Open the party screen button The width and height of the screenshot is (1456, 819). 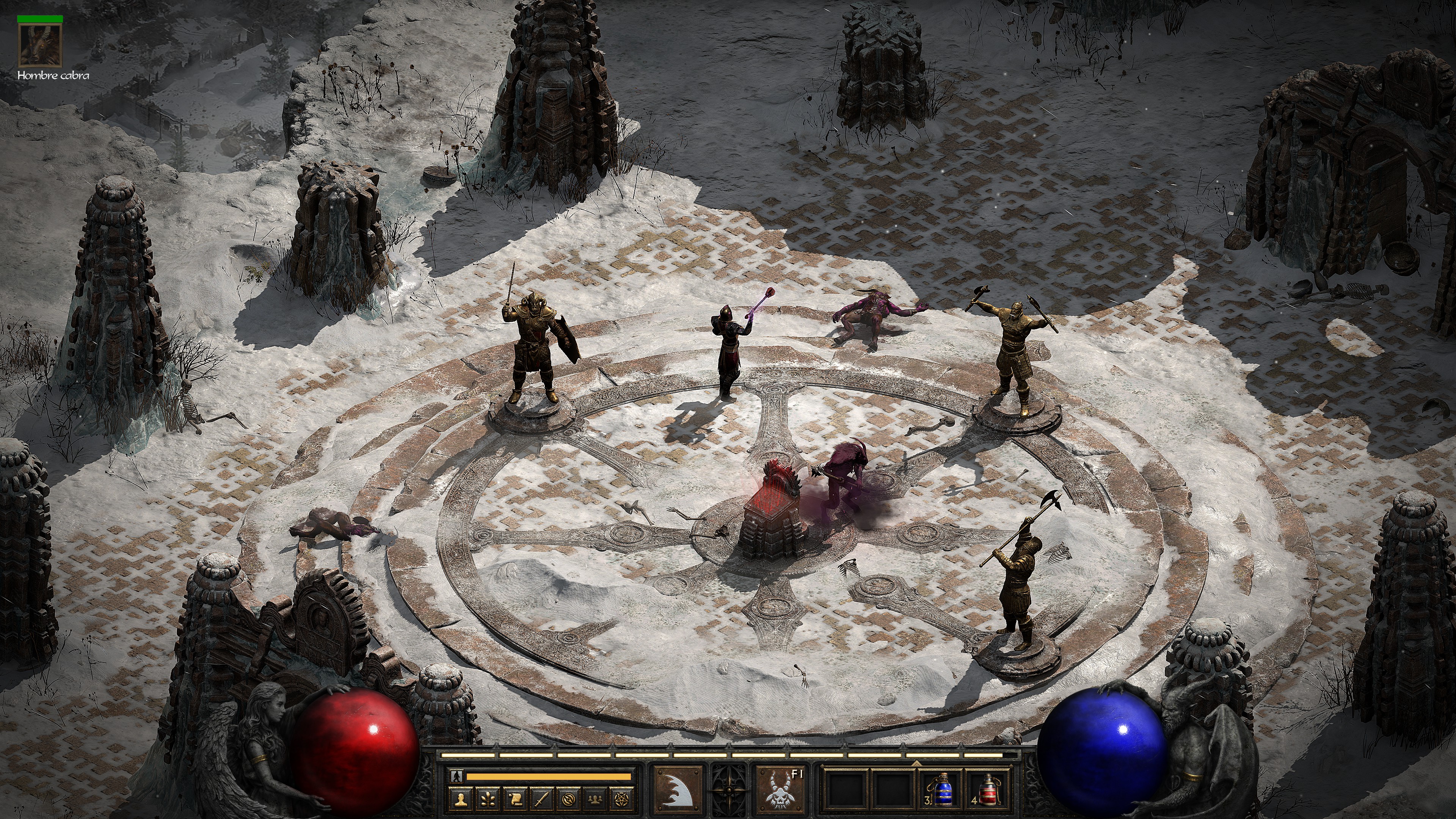click(x=595, y=799)
